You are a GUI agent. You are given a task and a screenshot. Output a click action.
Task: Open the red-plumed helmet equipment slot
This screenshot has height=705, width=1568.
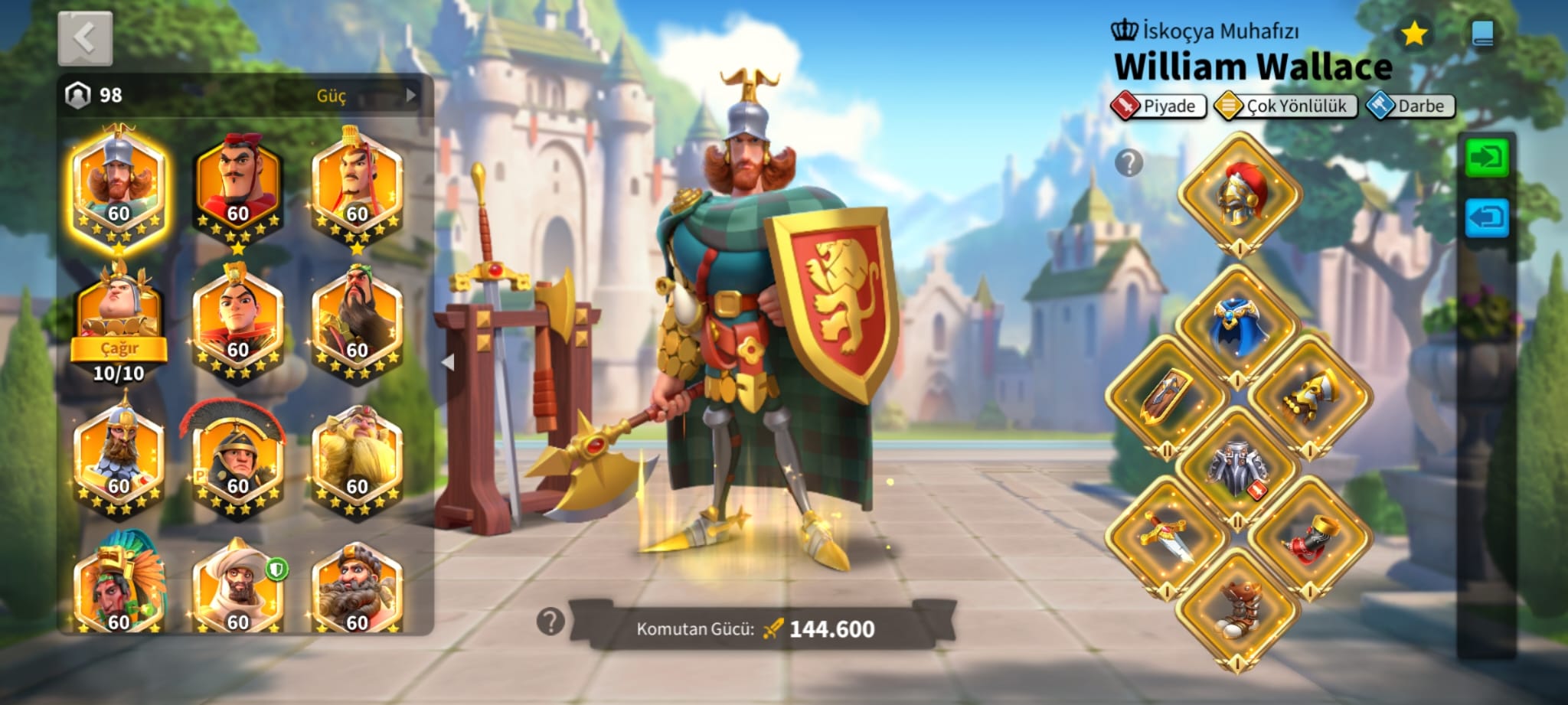pyautogui.click(x=1239, y=194)
